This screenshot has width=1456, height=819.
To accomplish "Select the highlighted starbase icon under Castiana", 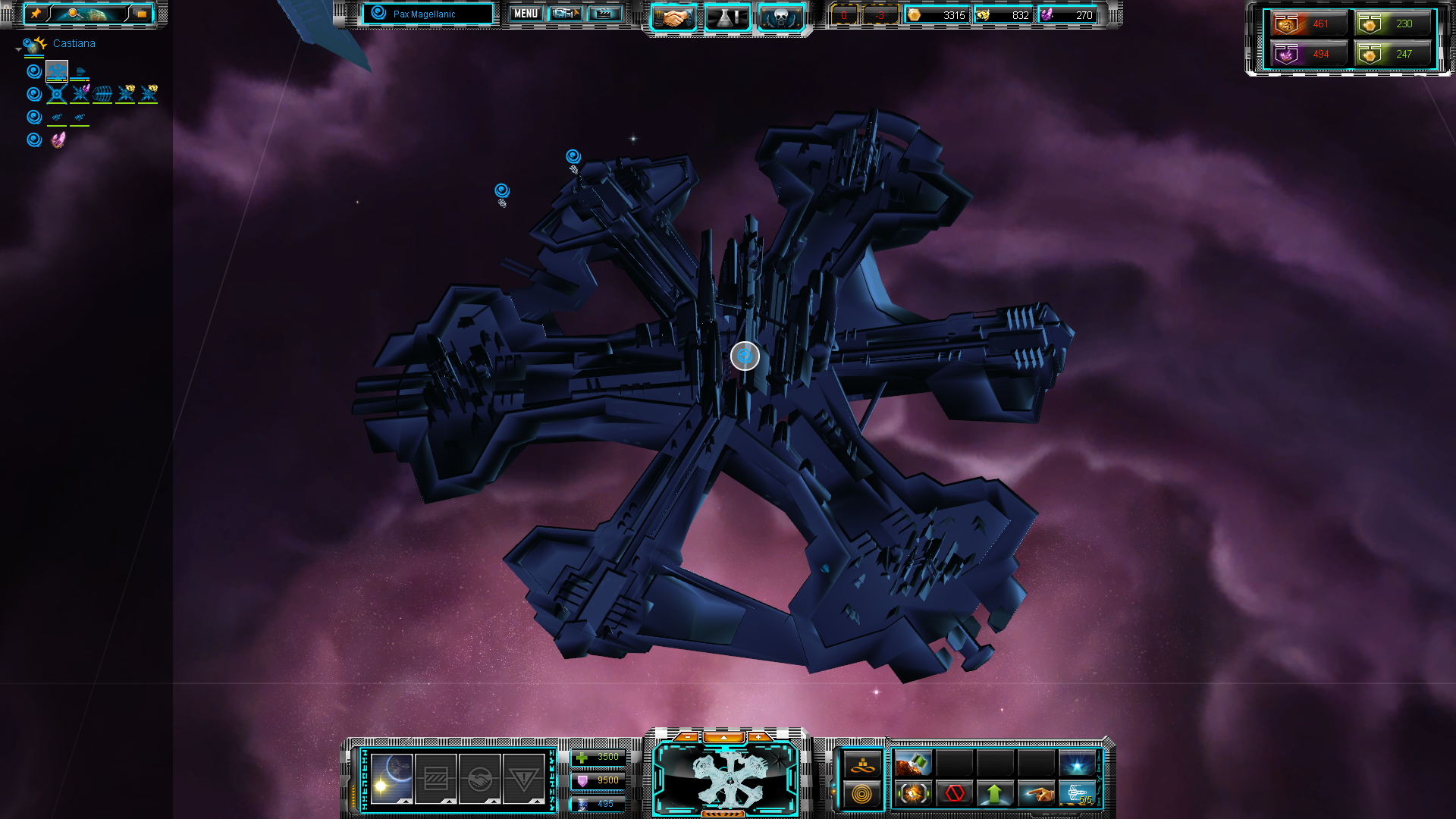I will pos(57,71).
